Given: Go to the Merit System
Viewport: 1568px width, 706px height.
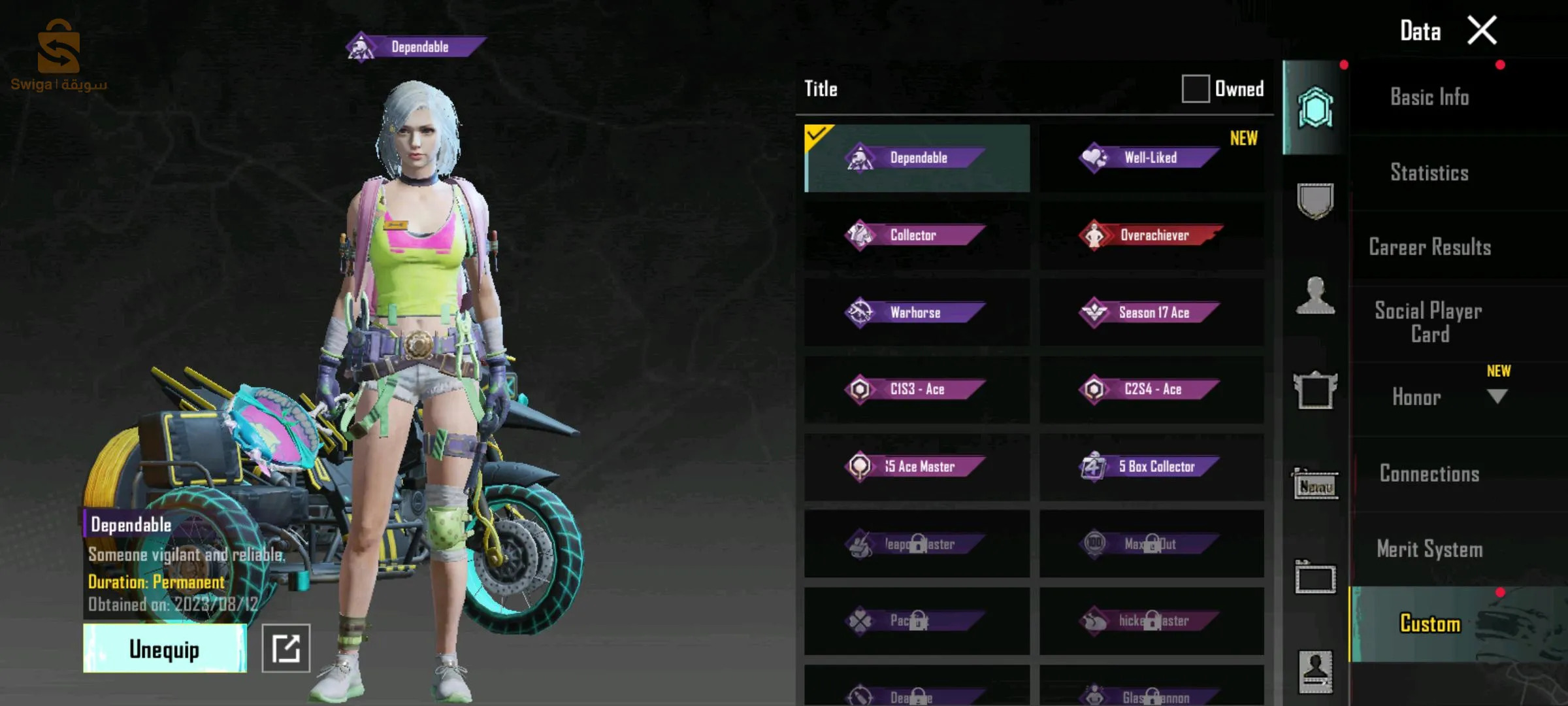Looking at the screenshot, I should pyautogui.click(x=1429, y=549).
